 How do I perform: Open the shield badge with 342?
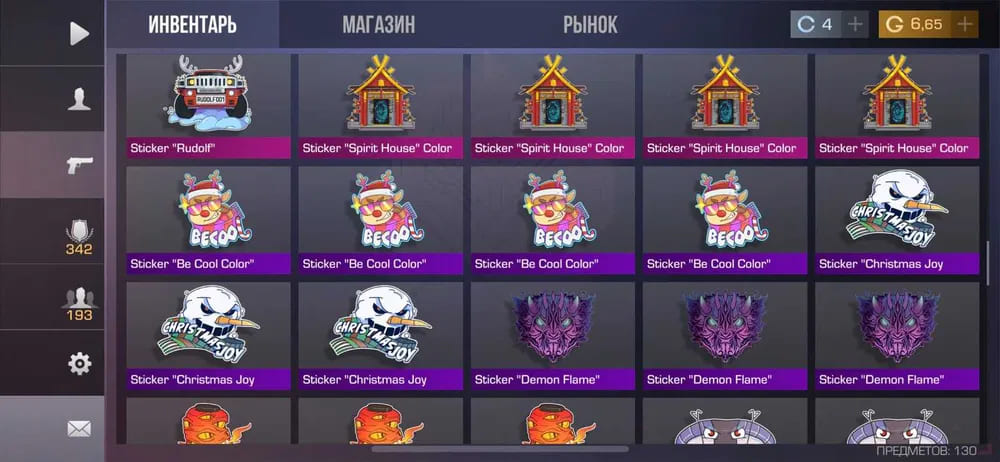pyautogui.click(x=79, y=234)
